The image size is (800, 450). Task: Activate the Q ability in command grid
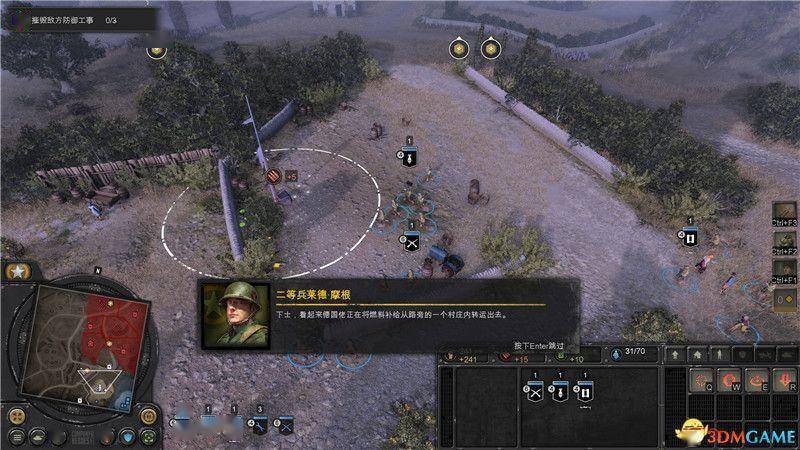[703, 377]
